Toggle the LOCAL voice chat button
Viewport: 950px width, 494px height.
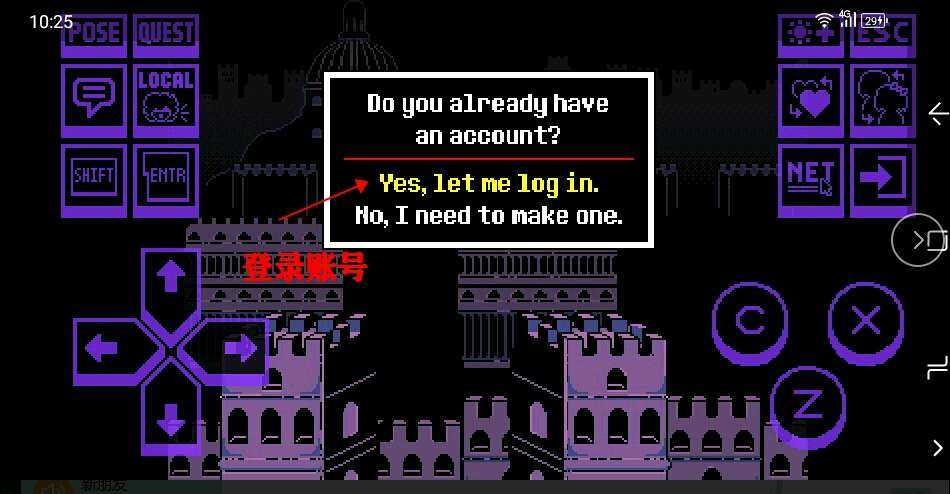point(165,100)
